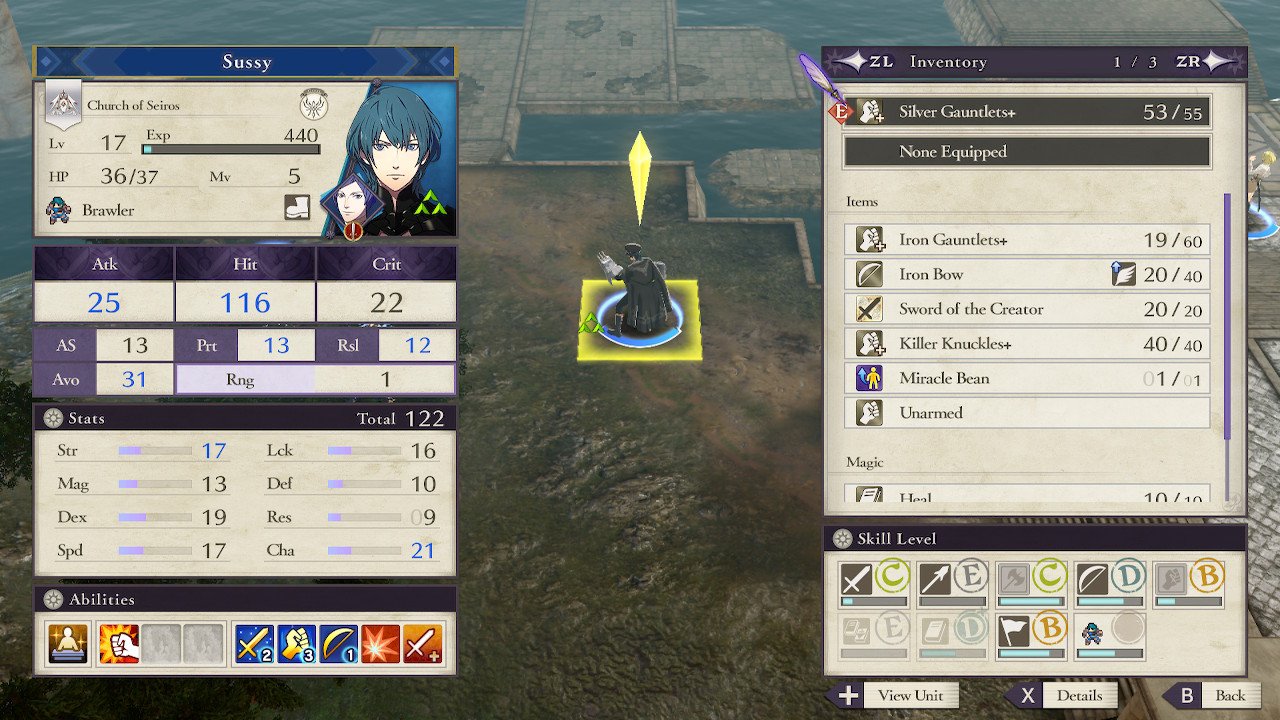Select the Iron Bow item
The image size is (1280, 720).
tap(1027, 274)
